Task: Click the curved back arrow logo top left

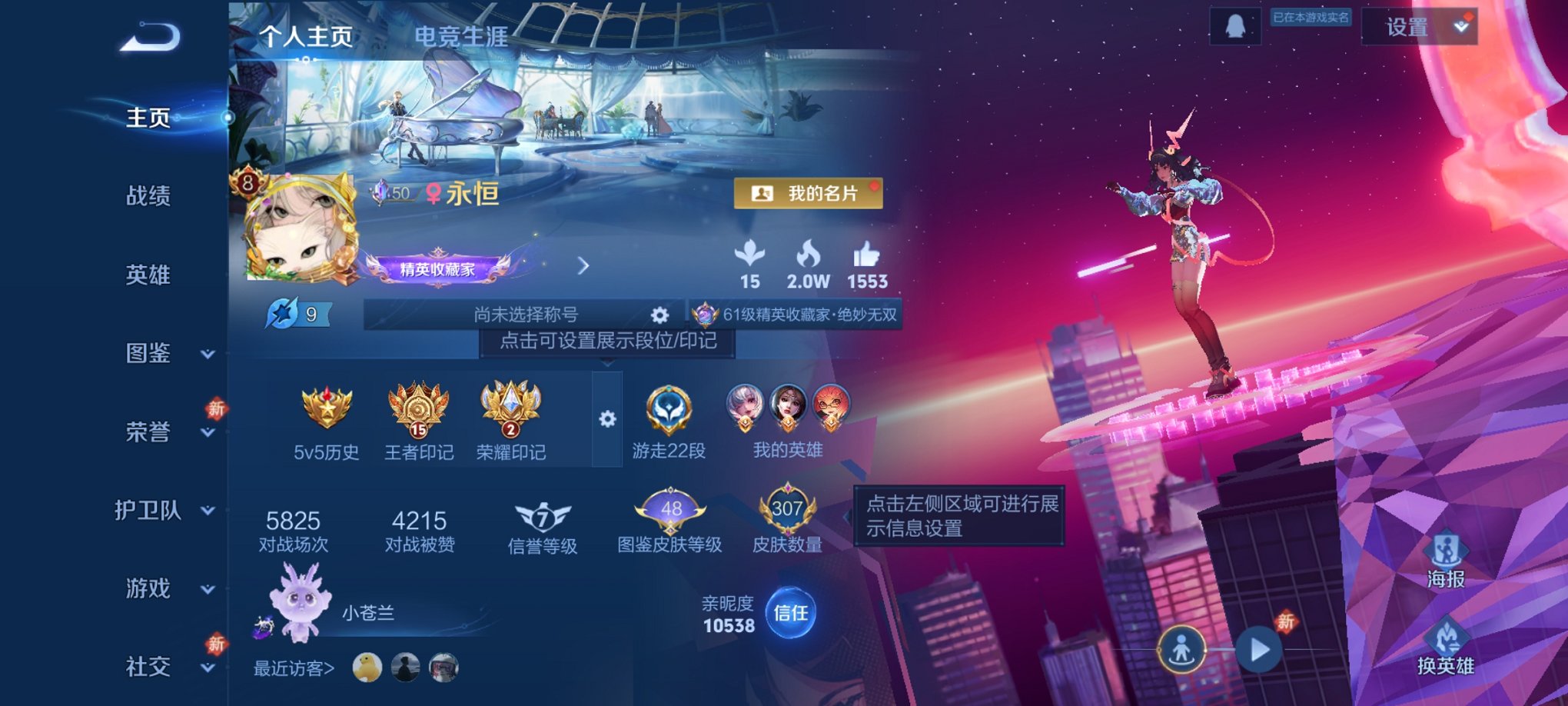Action: (150, 35)
